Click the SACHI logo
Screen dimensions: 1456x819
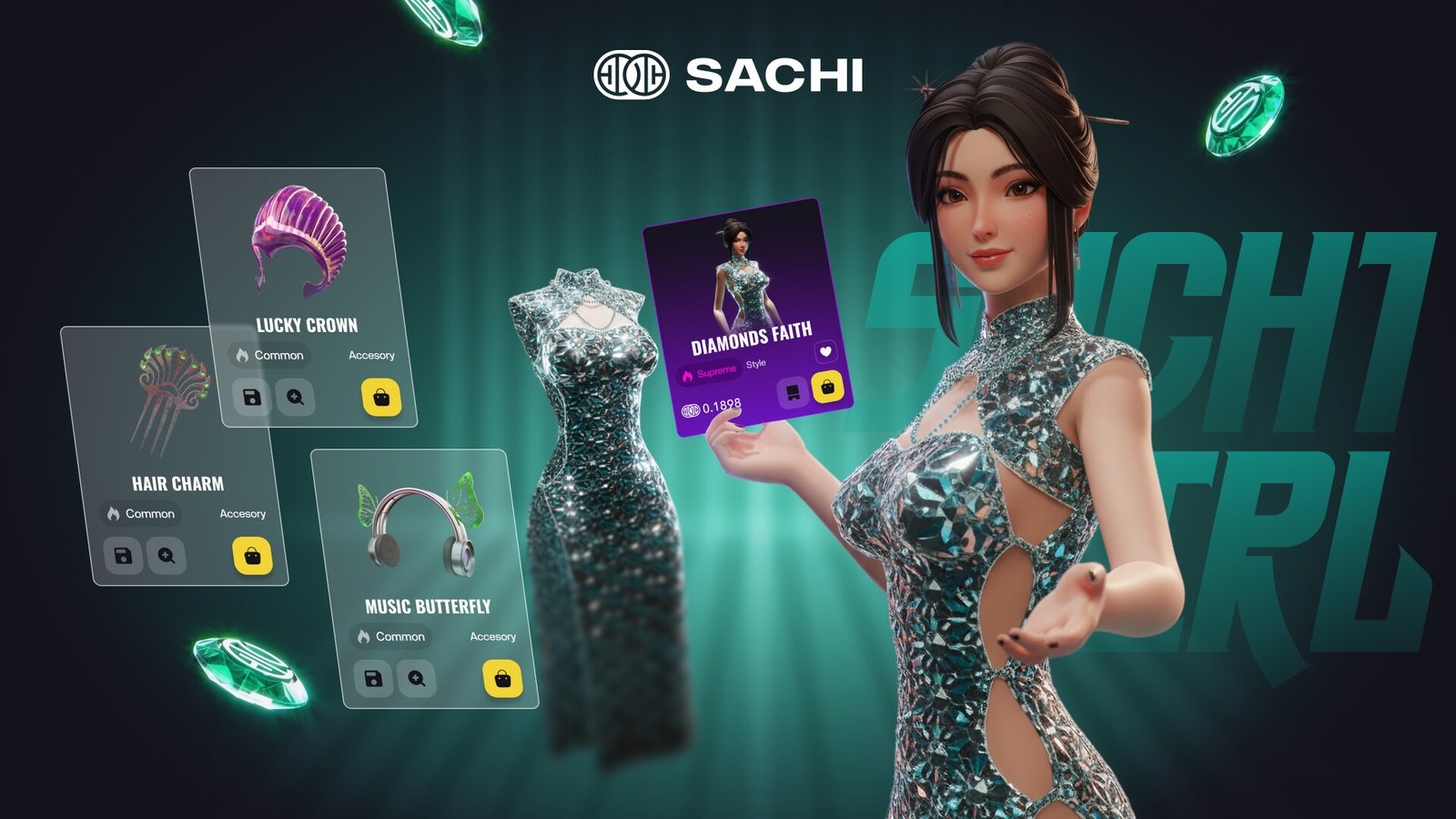pos(728,76)
